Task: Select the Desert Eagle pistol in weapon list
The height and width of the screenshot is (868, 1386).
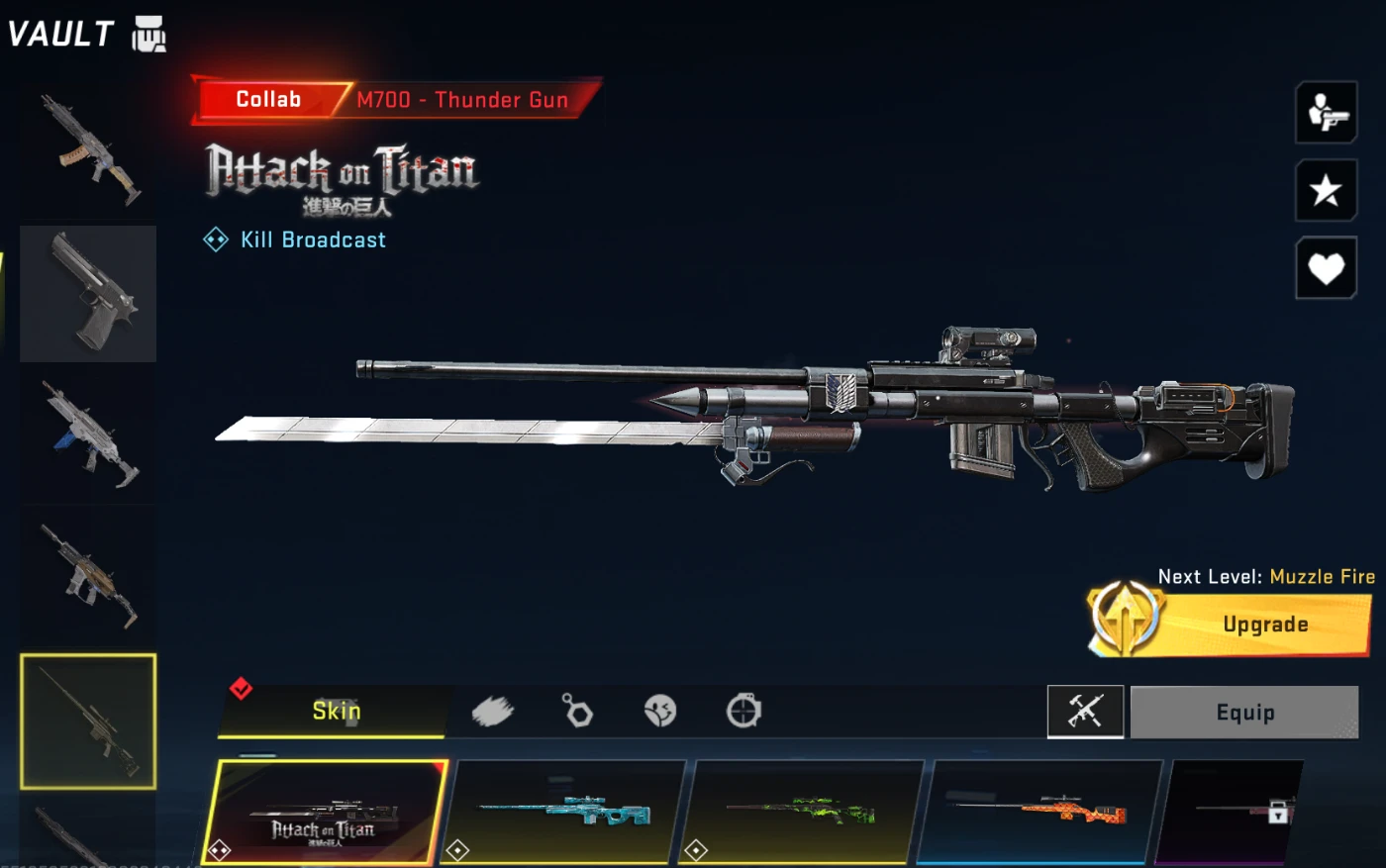Action: (88, 293)
